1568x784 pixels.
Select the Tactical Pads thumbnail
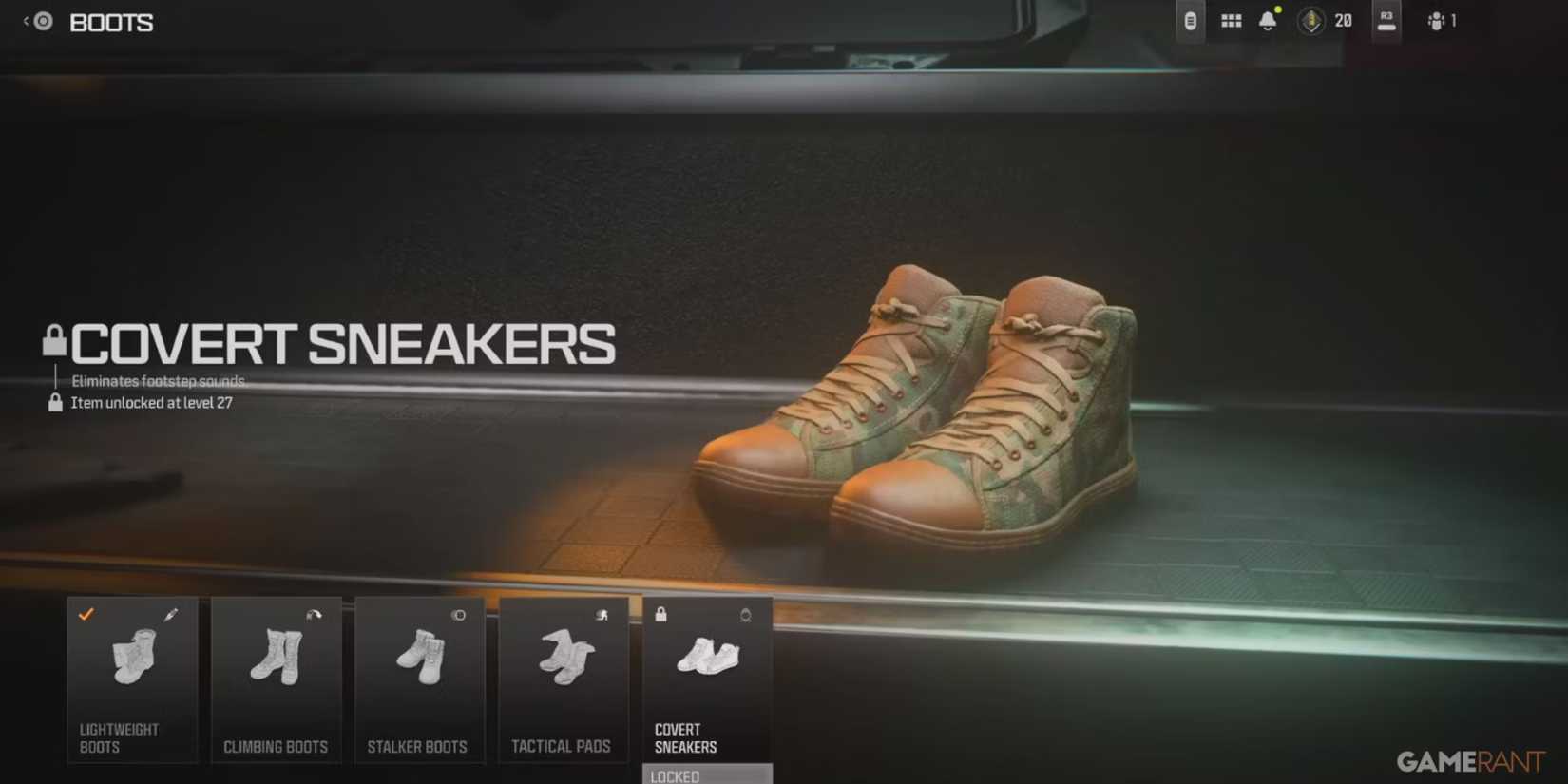[564, 679]
